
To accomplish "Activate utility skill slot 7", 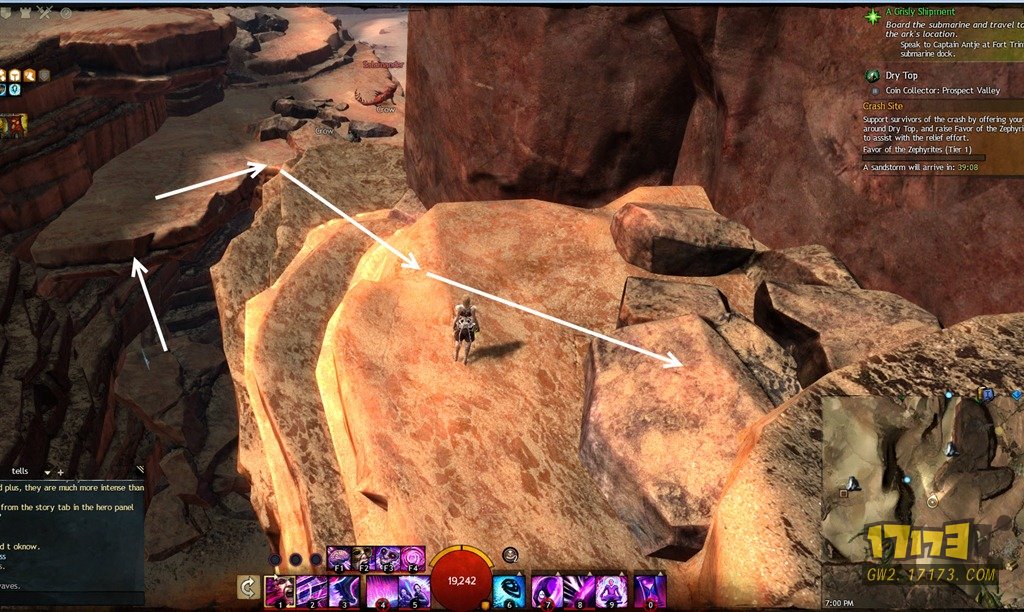I will (x=546, y=591).
